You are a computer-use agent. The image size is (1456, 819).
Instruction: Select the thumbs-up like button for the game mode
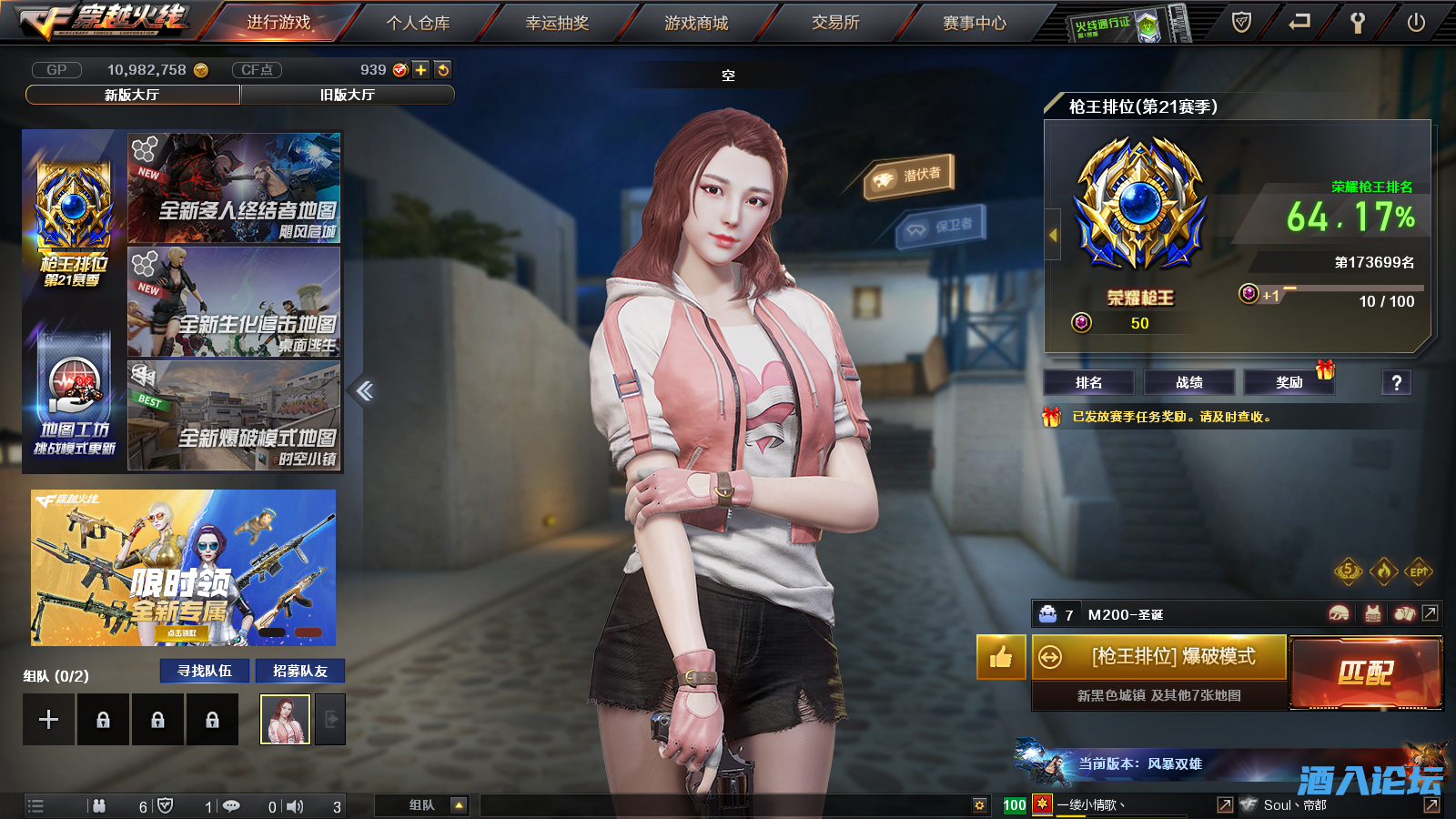[x=1000, y=657]
